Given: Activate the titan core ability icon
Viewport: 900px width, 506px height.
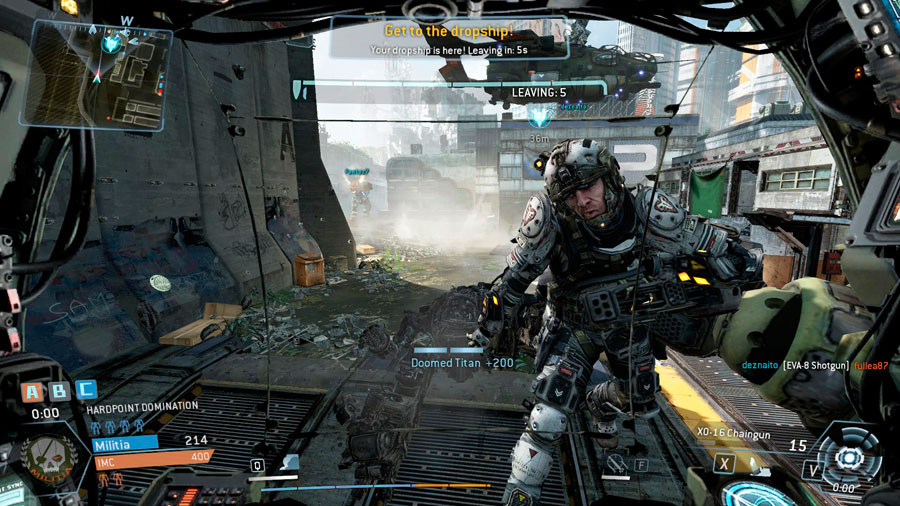Looking at the screenshot, I should [849, 456].
